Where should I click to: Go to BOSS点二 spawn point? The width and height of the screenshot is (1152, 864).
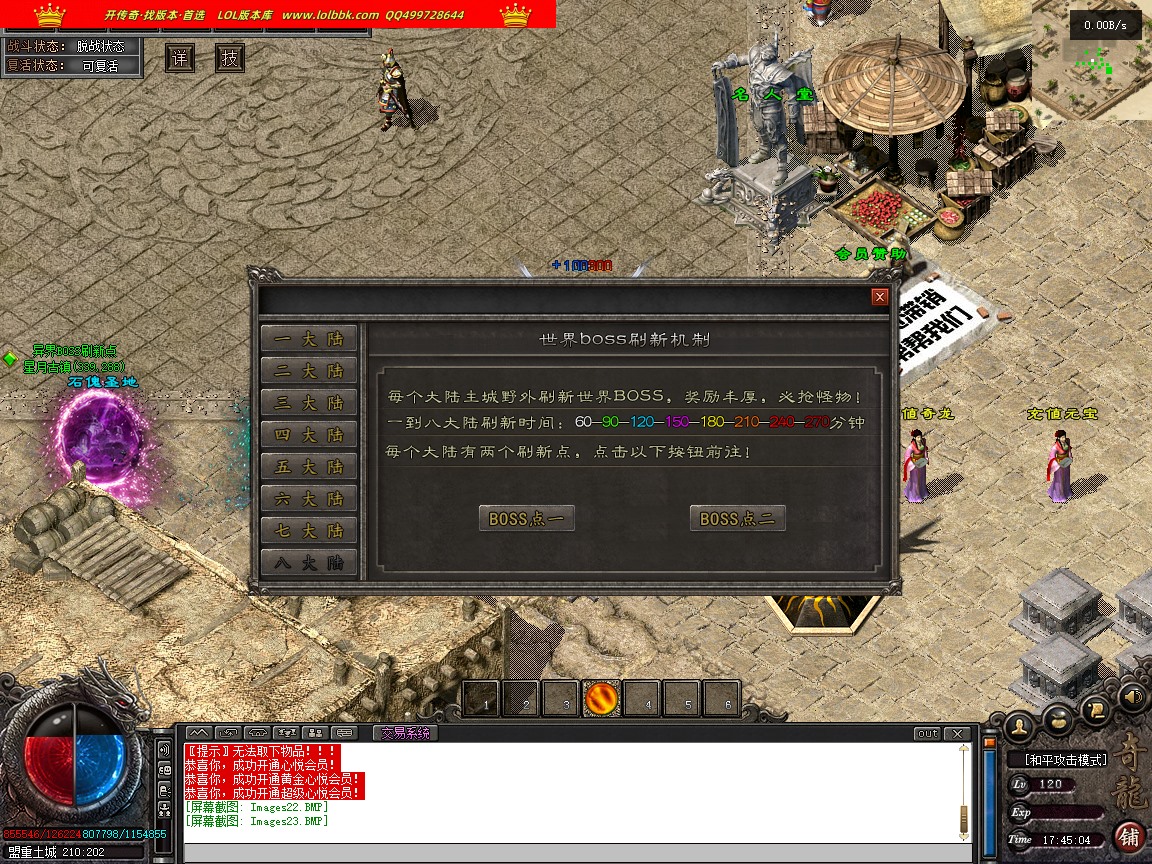tap(738, 519)
